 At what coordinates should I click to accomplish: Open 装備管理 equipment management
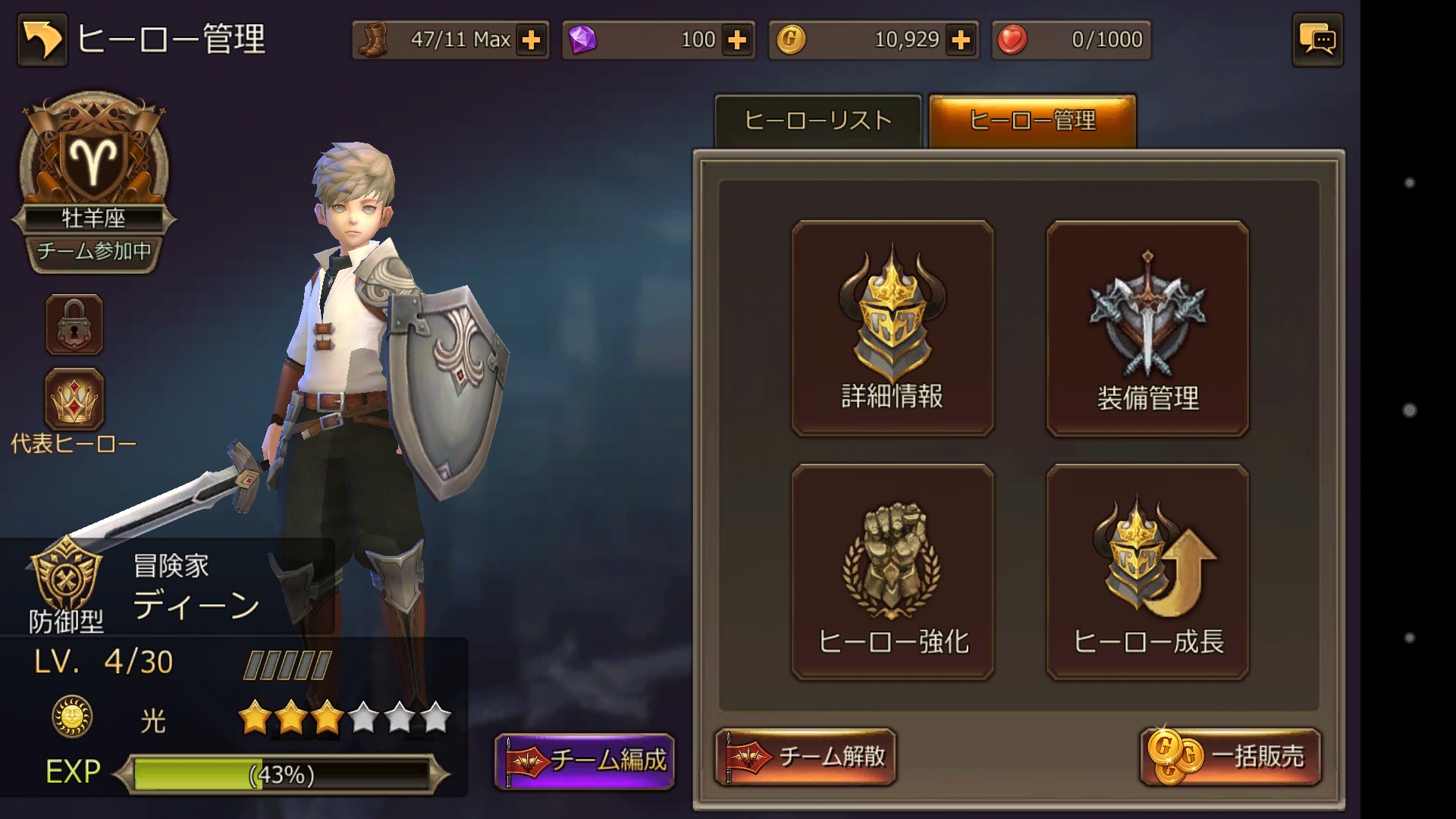1147,328
